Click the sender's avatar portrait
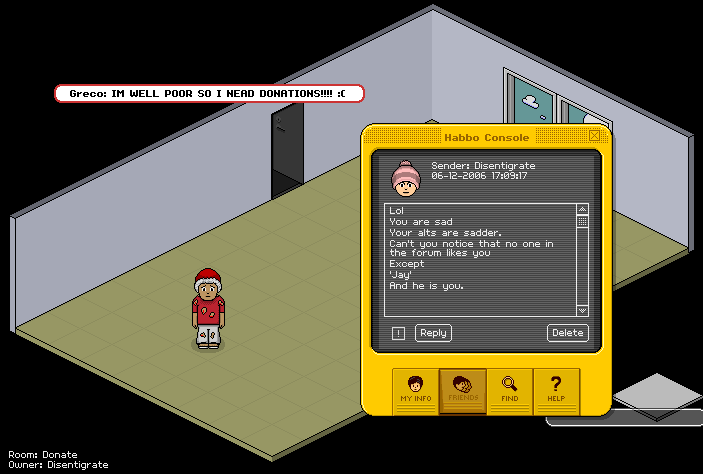 click(406, 178)
